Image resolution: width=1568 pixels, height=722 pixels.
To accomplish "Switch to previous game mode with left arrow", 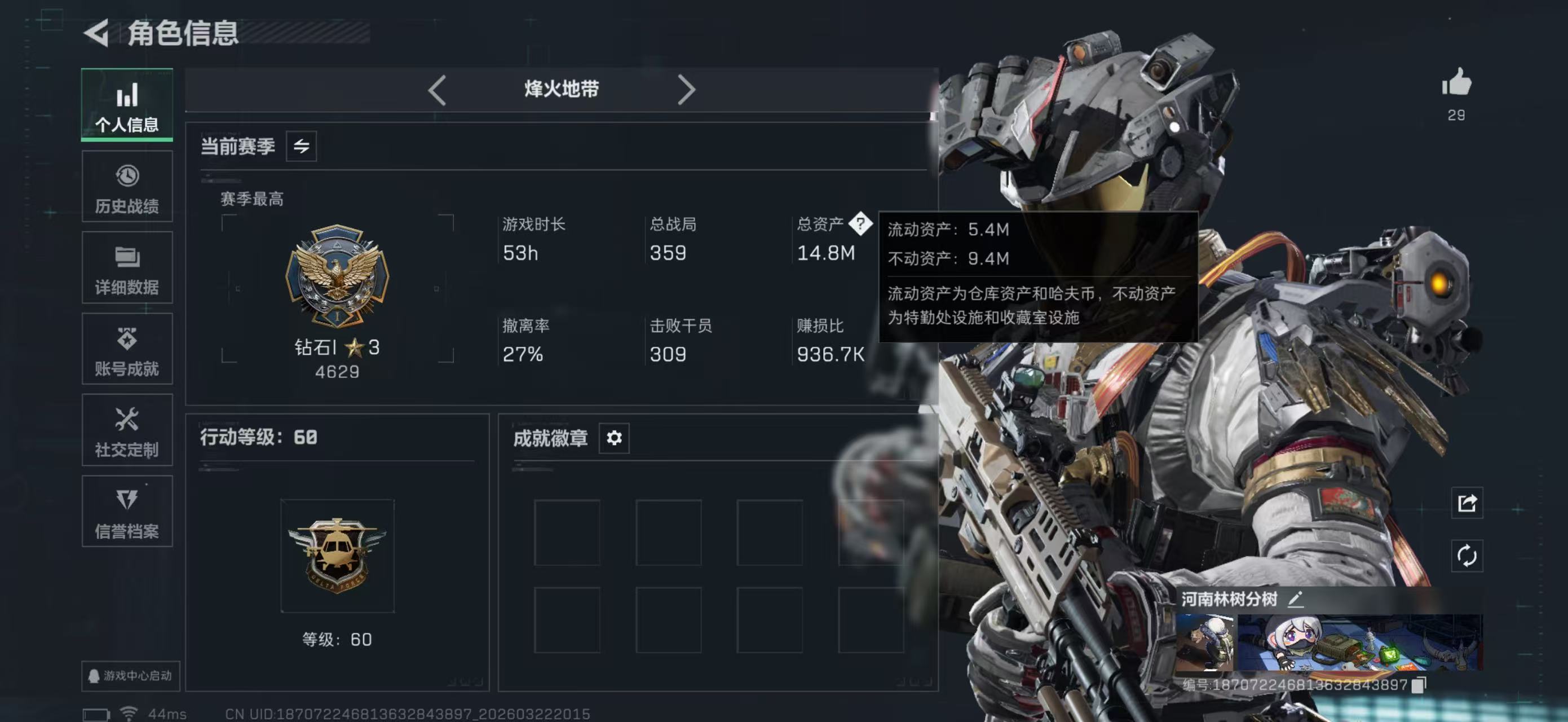I will click(x=437, y=90).
